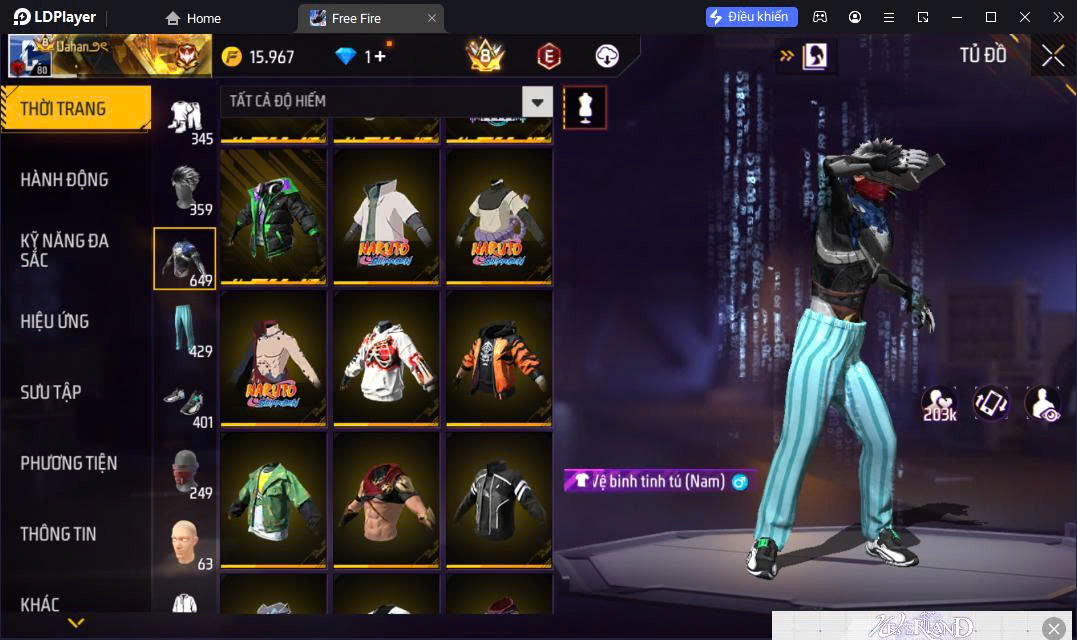Go to the Thông Tin section
Image resolution: width=1077 pixels, height=640 pixels.
click(x=58, y=534)
